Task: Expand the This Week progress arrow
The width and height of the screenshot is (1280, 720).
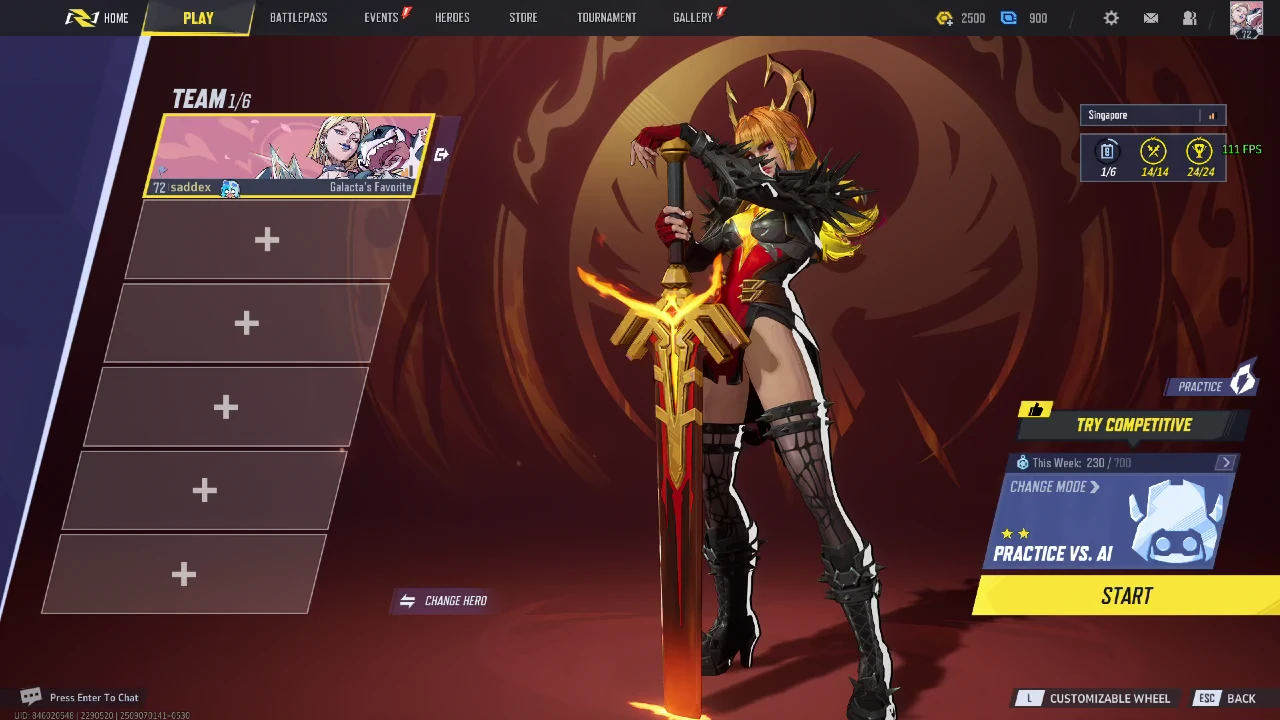Action: point(1226,463)
